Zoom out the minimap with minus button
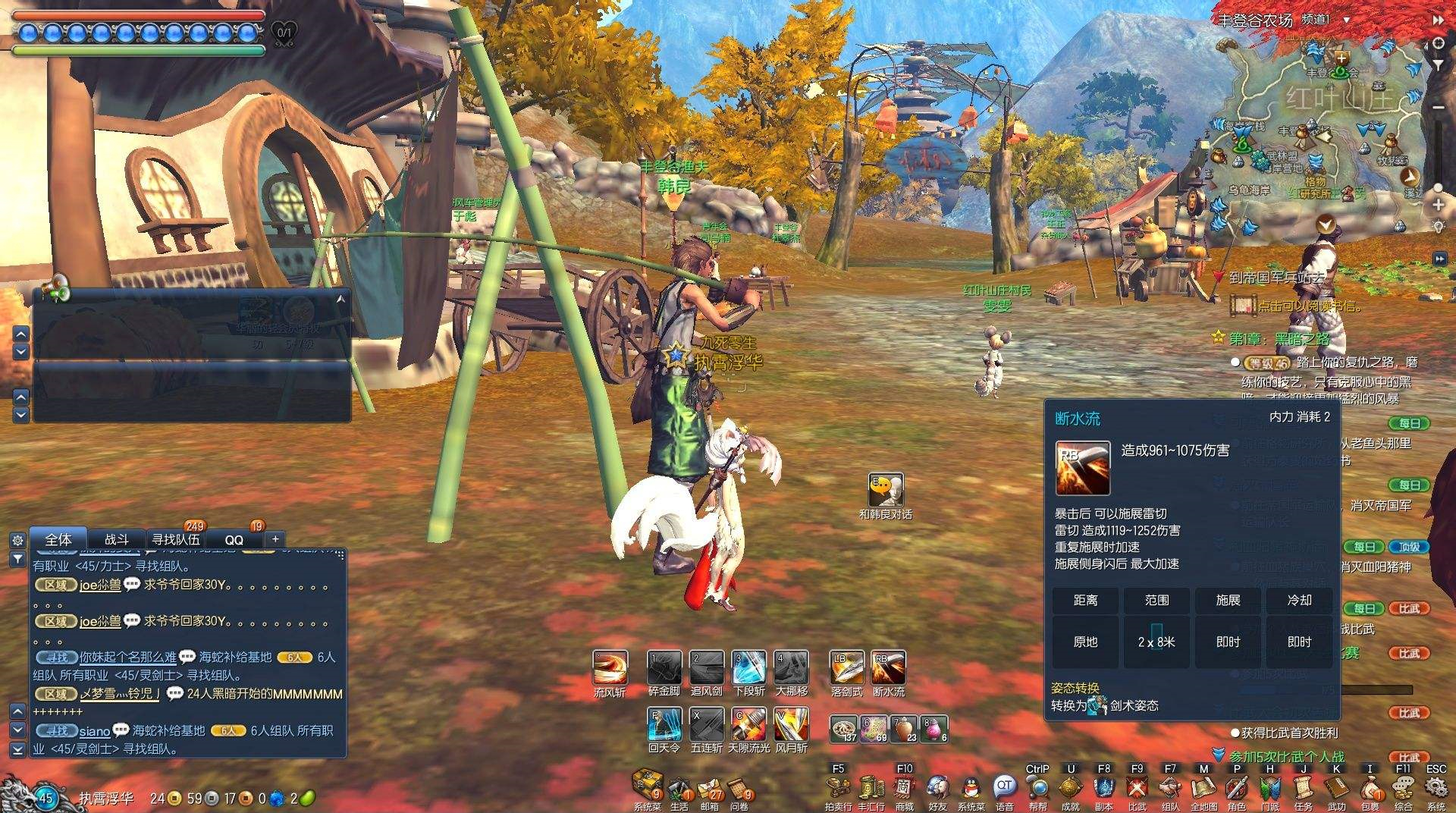 pos(1438,108)
